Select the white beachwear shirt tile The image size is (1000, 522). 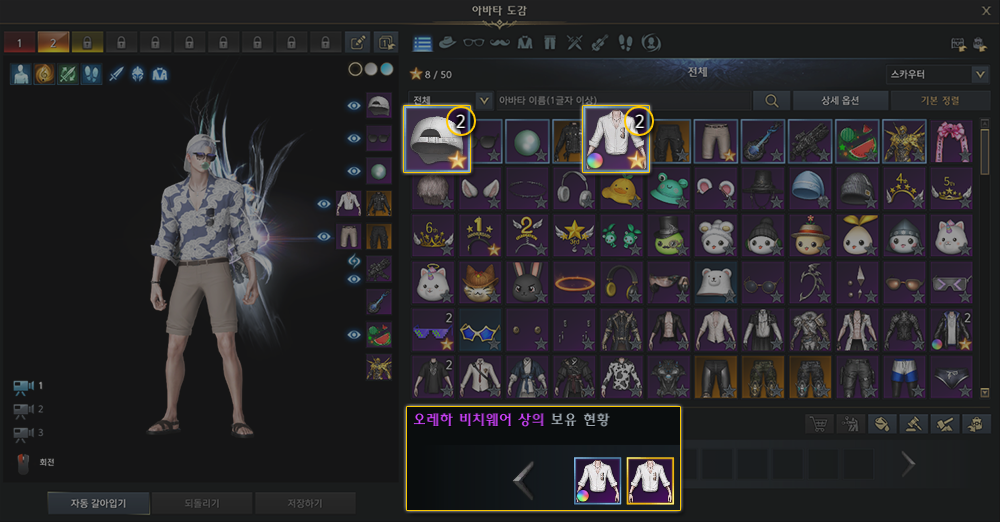pos(616,139)
